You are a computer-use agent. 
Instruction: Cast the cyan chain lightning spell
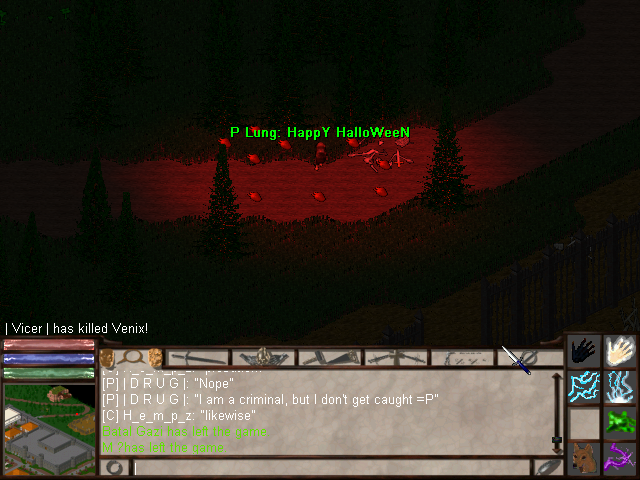coord(585,386)
